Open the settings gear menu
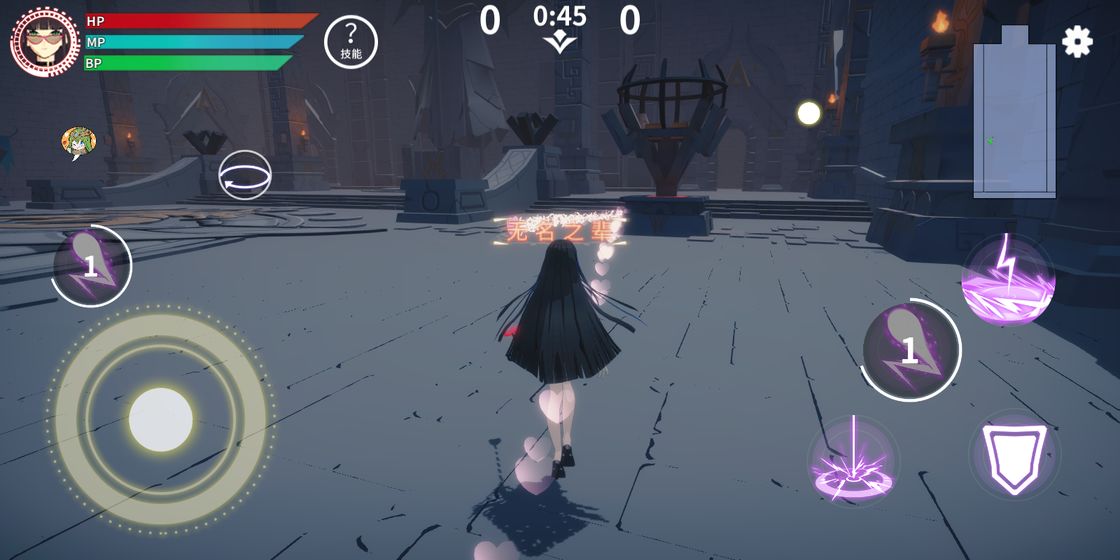Screen dimensions: 1120x560 pyautogui.click(x=1077, y=41)
